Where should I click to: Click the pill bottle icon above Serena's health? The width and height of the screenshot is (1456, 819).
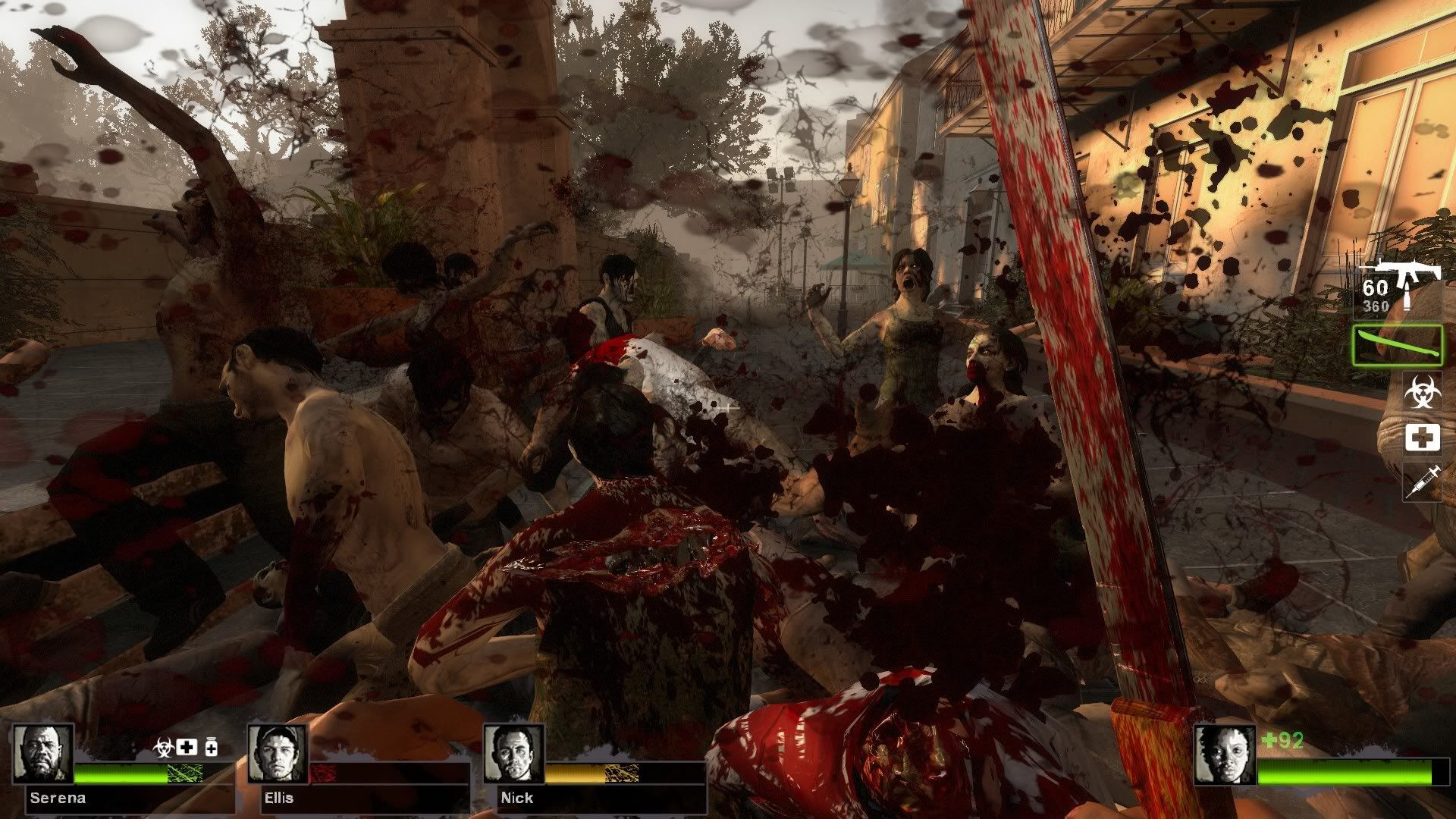point(210,747)
